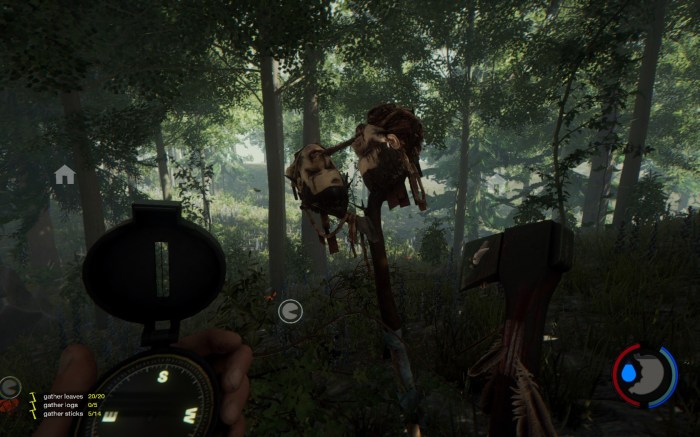Select the round marker icon below the effigy
Image resolution: width=700 pixels, height=437 pixels.
pyautogui.click(x=290, y=311)
